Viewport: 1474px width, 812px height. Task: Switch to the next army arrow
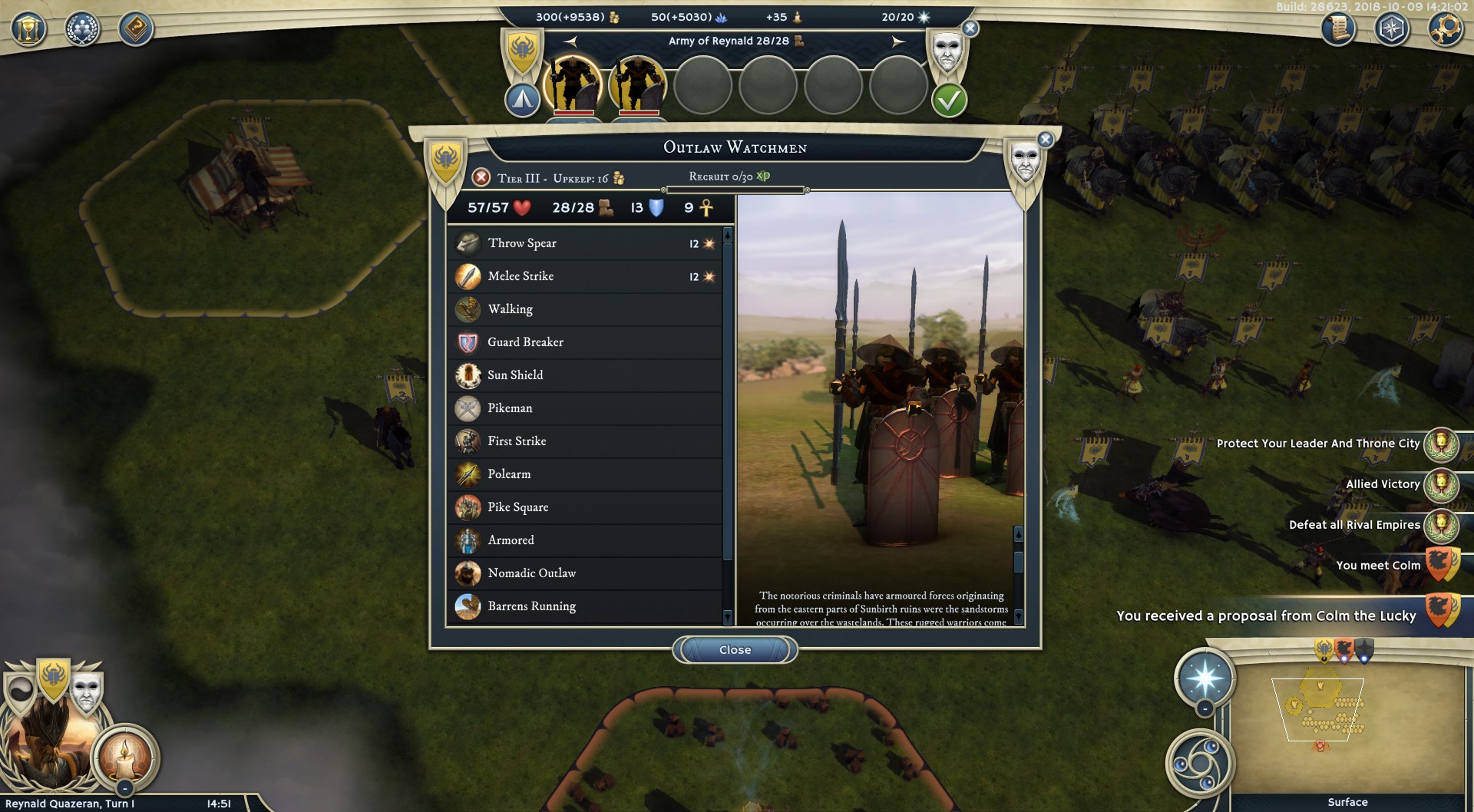897,41
